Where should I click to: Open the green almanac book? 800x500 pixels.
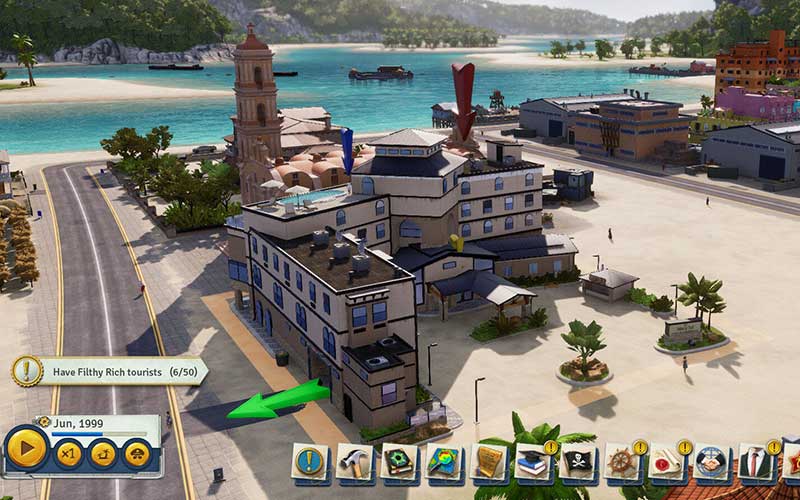399,462
